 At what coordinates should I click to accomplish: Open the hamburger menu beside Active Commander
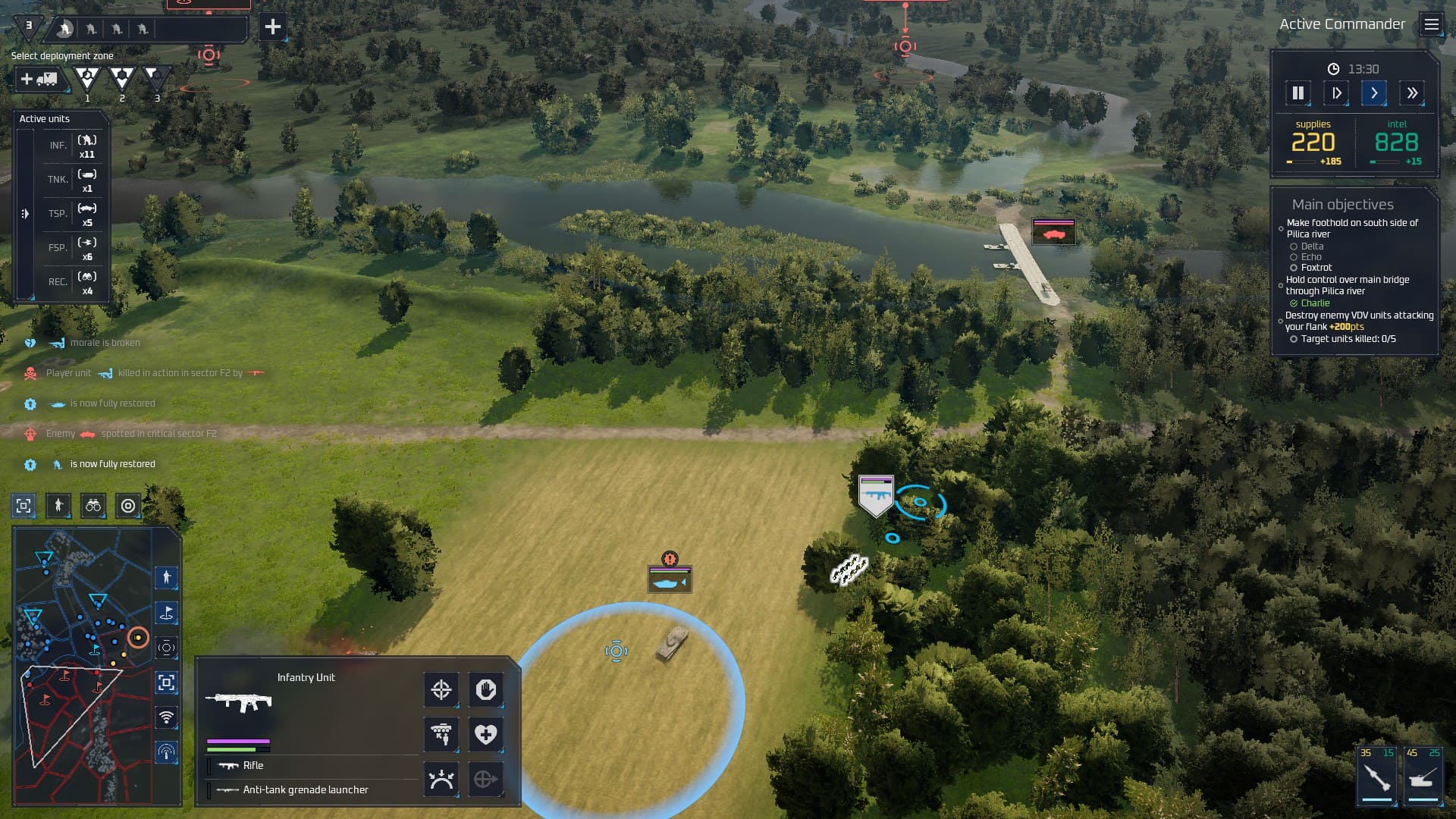(x=1431, y=25)
